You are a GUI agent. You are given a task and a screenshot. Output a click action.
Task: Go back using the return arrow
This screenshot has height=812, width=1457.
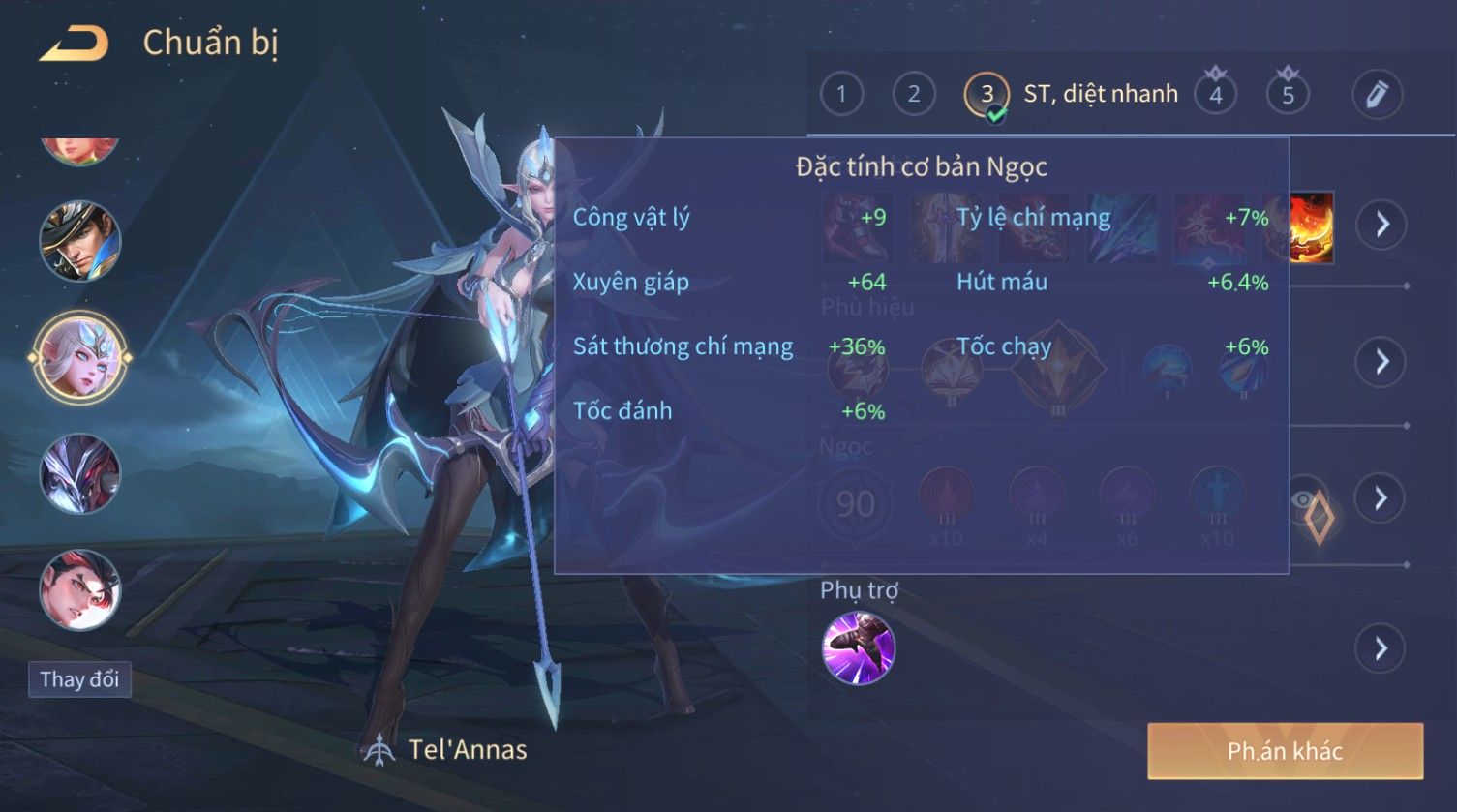(x=74, y=44)
